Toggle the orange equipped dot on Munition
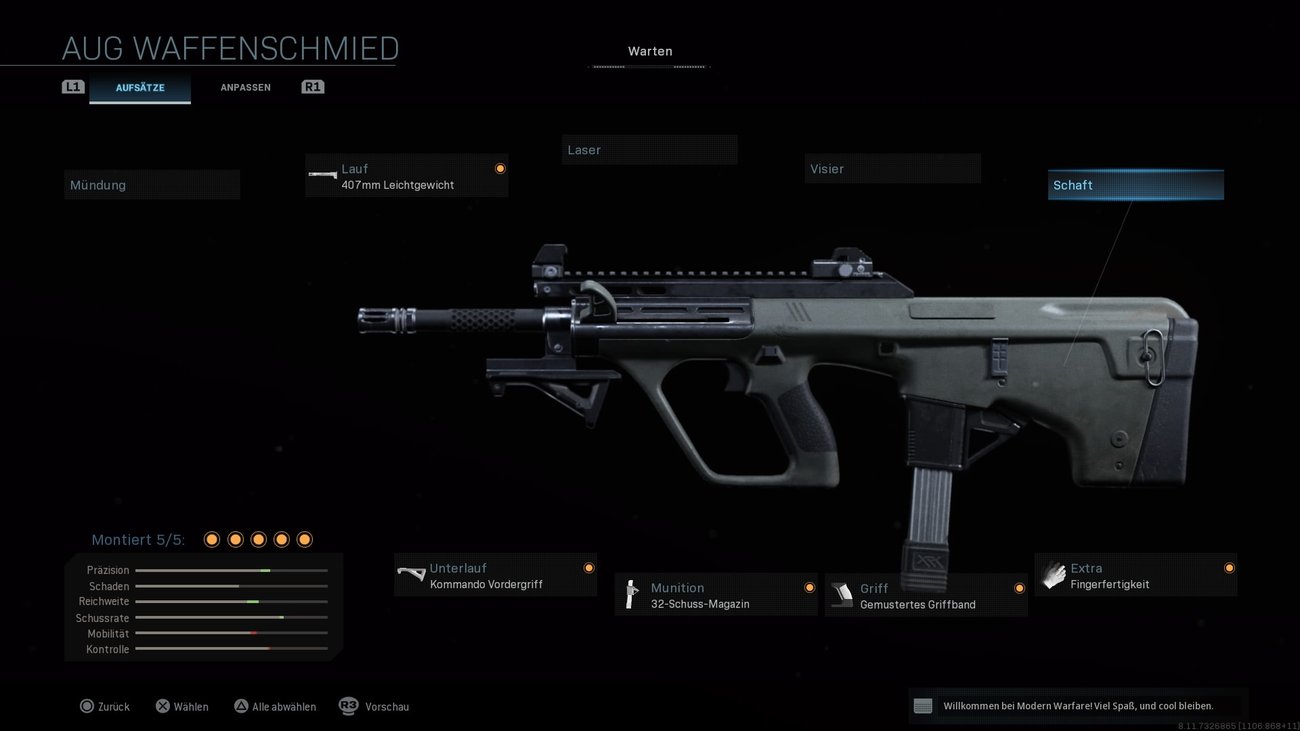Image resolution: width=1300 pixels, height=731 pixels. (809, 587)
